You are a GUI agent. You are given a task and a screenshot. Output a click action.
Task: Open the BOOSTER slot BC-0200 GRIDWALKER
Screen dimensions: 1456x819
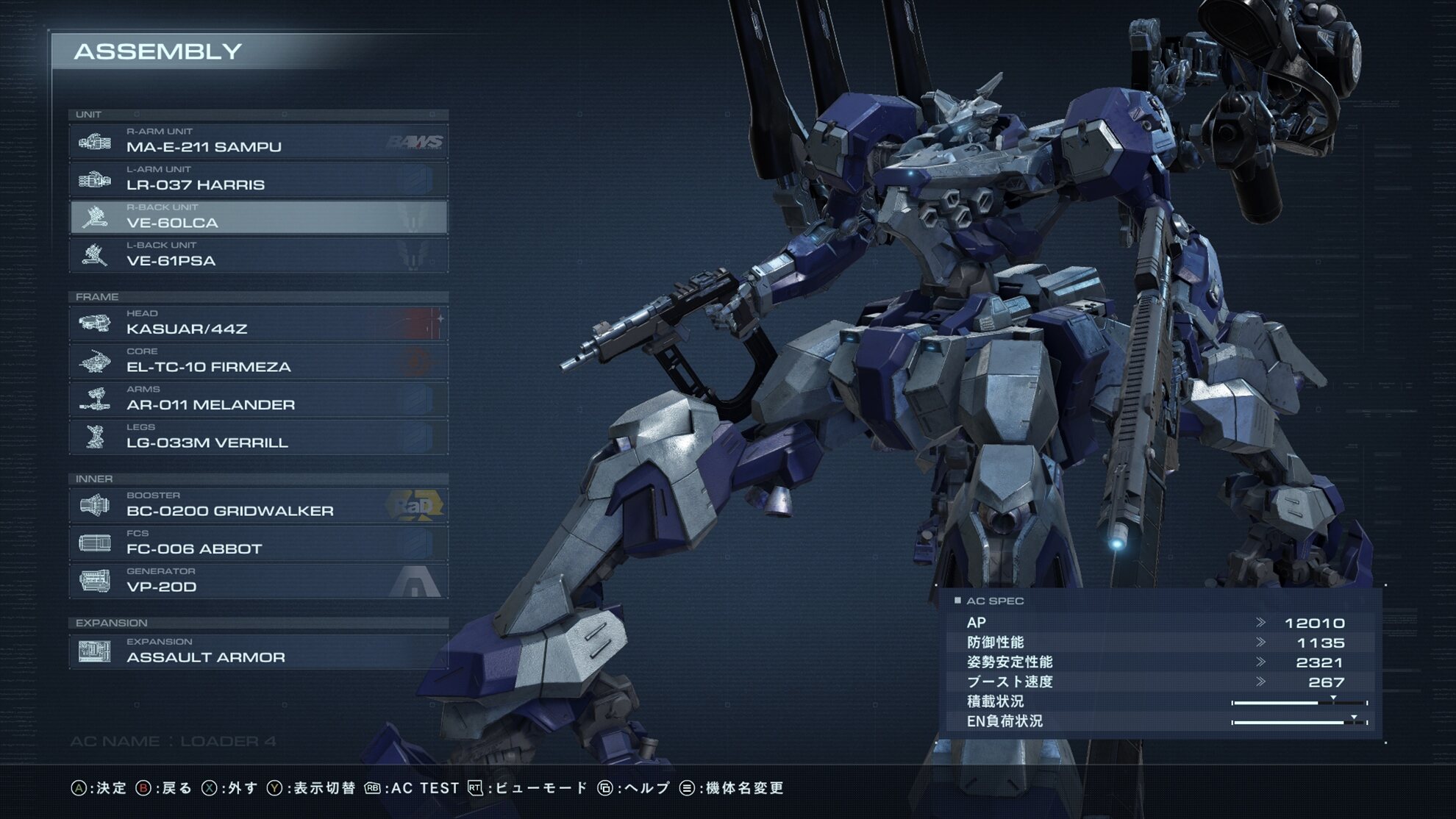pyautogui.click(x=258, y=505)
